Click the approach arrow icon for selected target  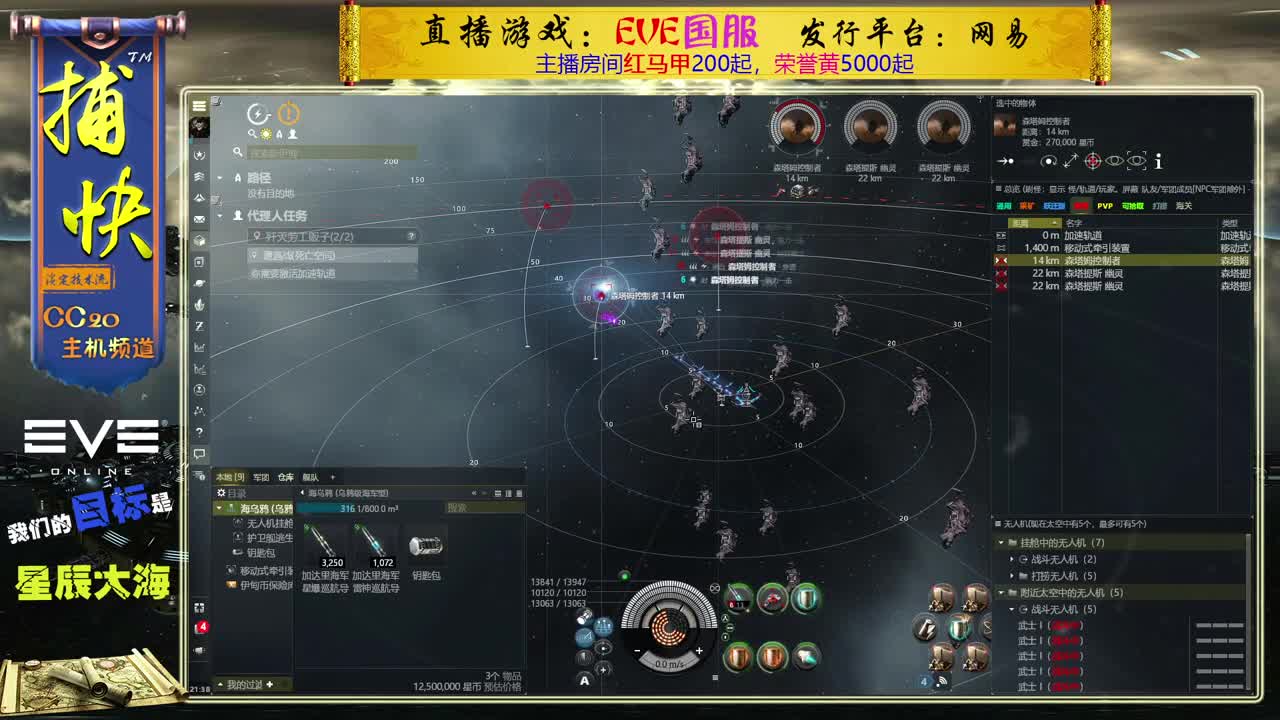1005,162
